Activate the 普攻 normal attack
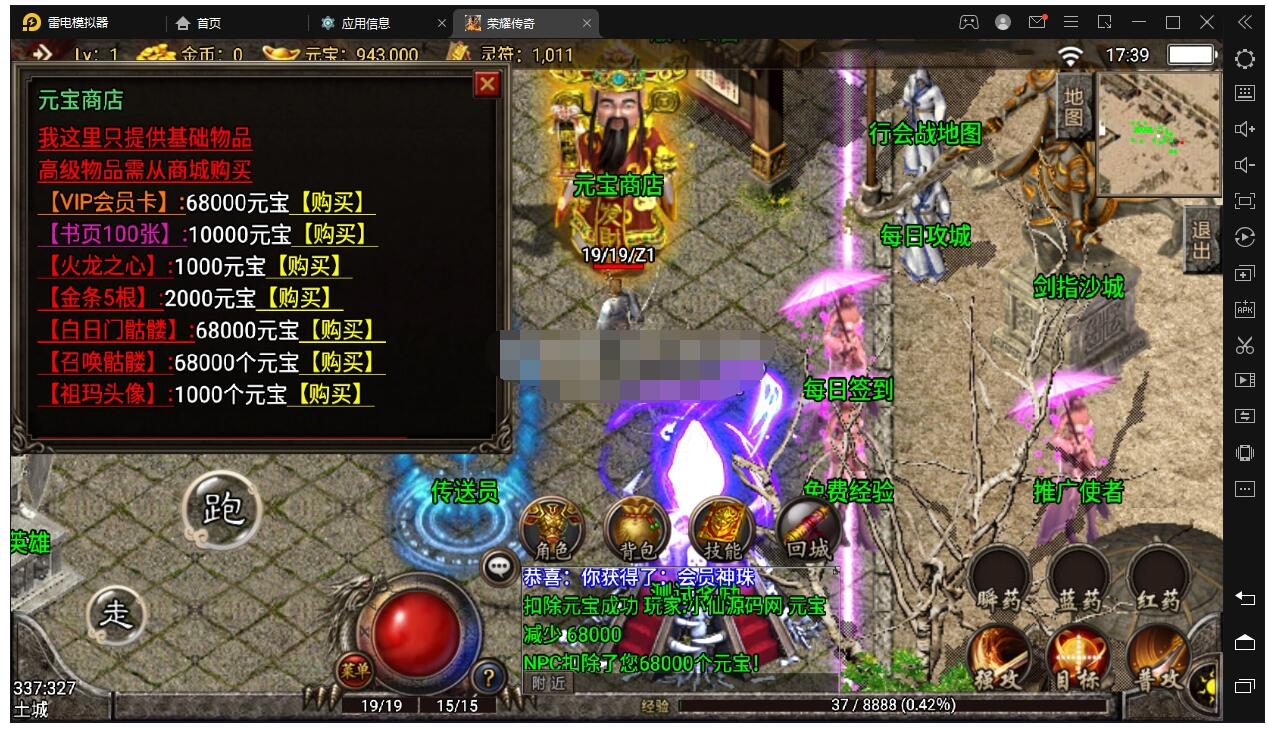The width and height of the screenshot is (1268, 730). (x=1158, y=662)
